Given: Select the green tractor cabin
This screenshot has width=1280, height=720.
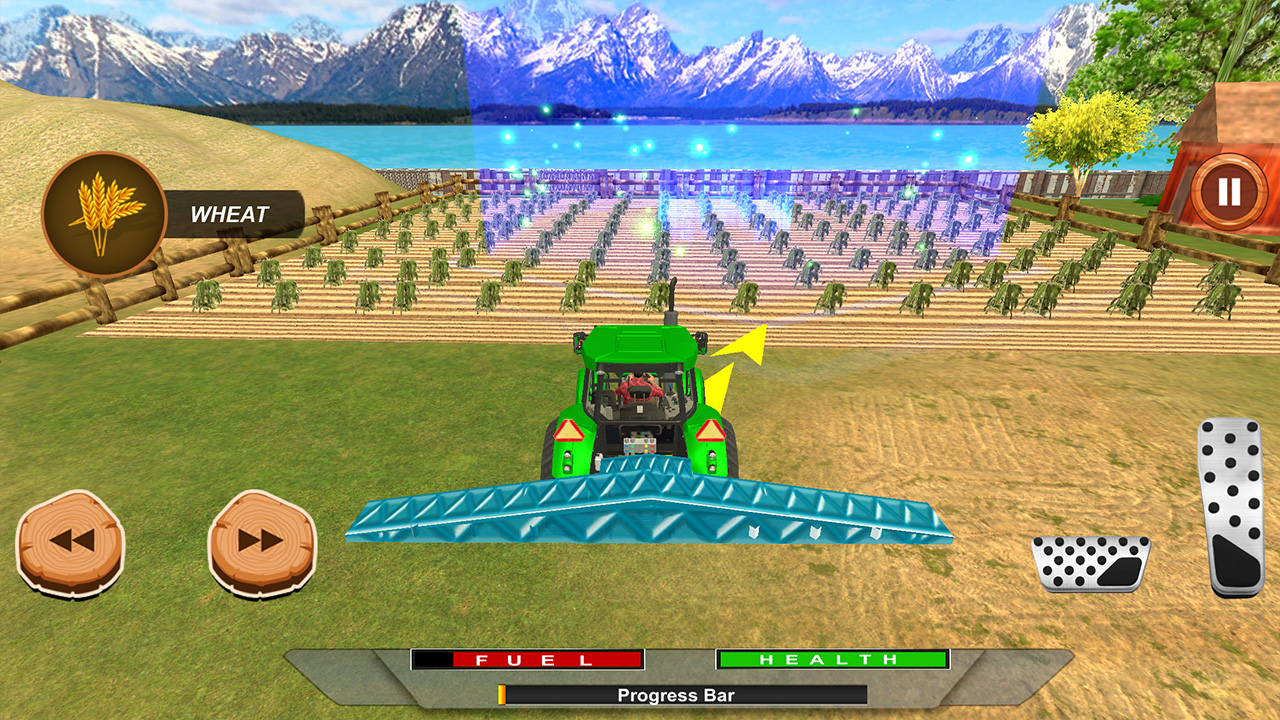Looking at the screenshot, I should coord(638,352).
